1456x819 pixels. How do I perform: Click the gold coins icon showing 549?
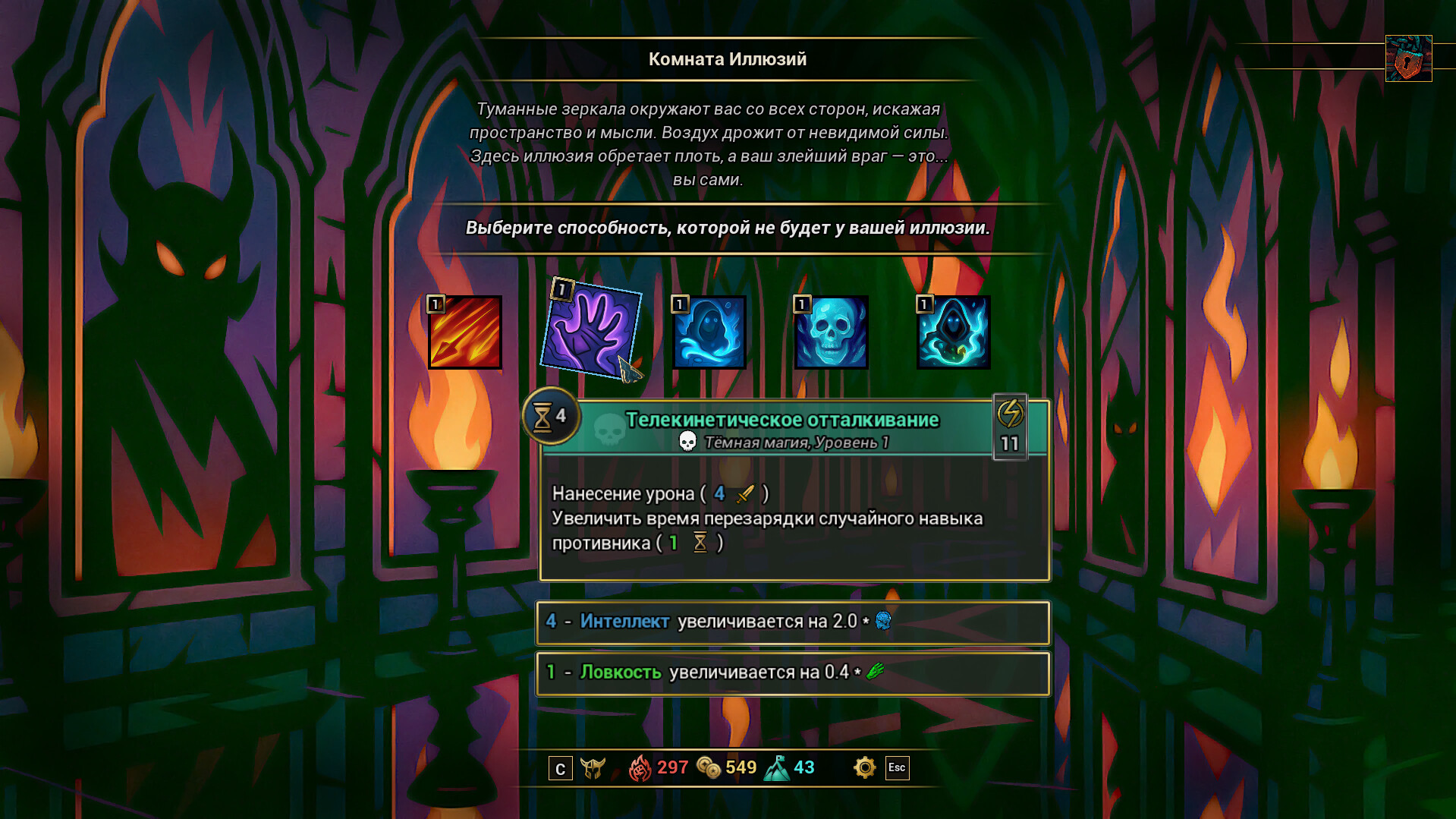706,767
